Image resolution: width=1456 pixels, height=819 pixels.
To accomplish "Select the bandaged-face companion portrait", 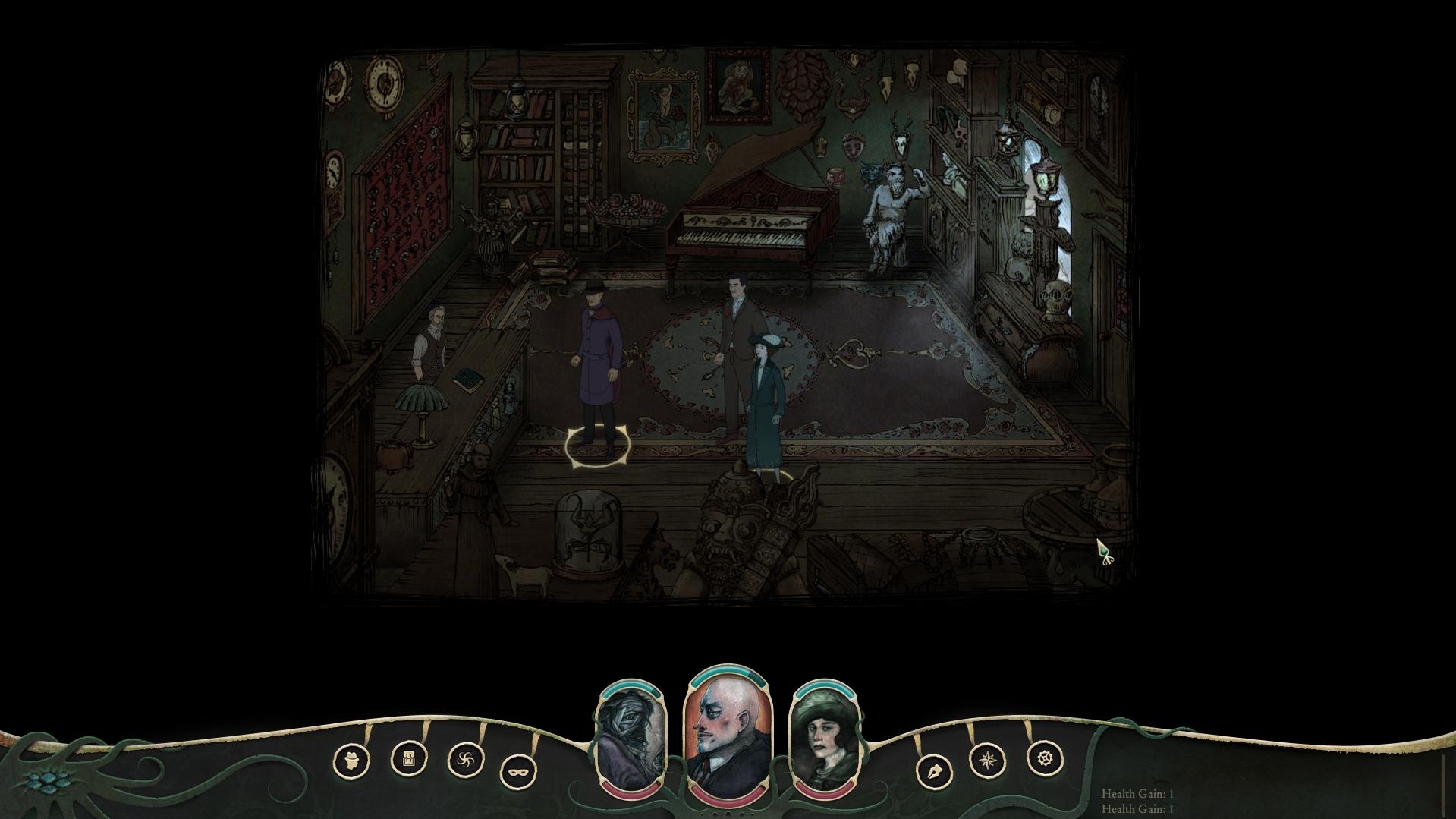I will click(x=631, y=740).
